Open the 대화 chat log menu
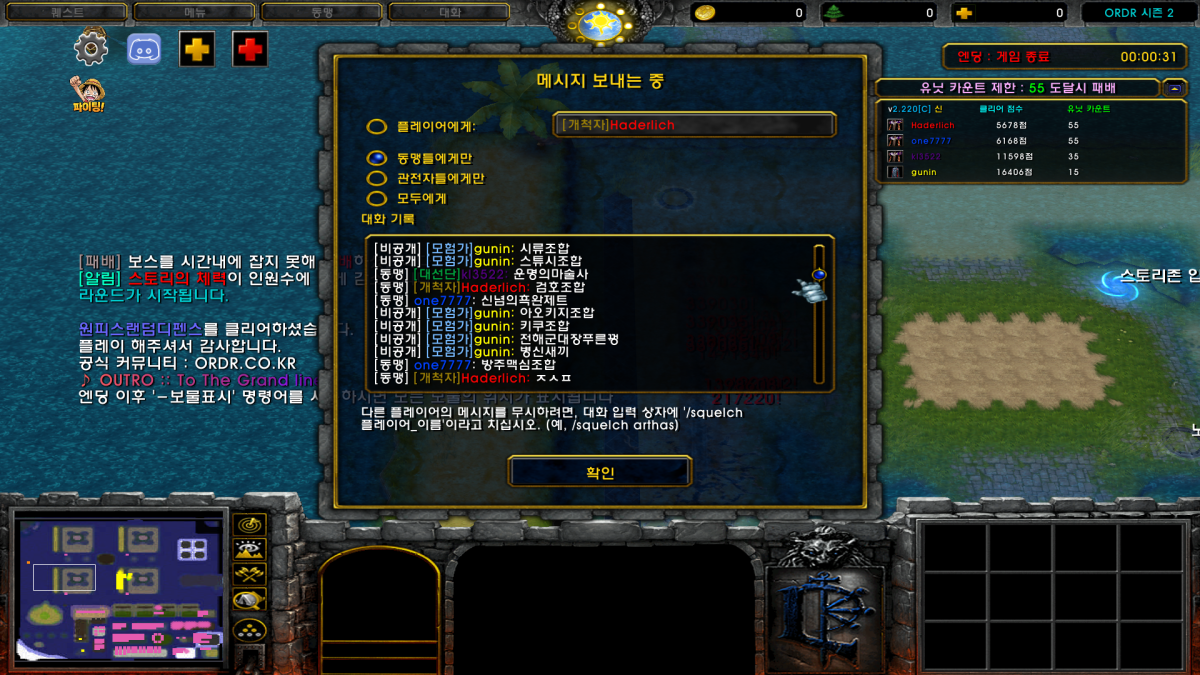The width and height of the screenshot is (1200, 675). [451, 13]
